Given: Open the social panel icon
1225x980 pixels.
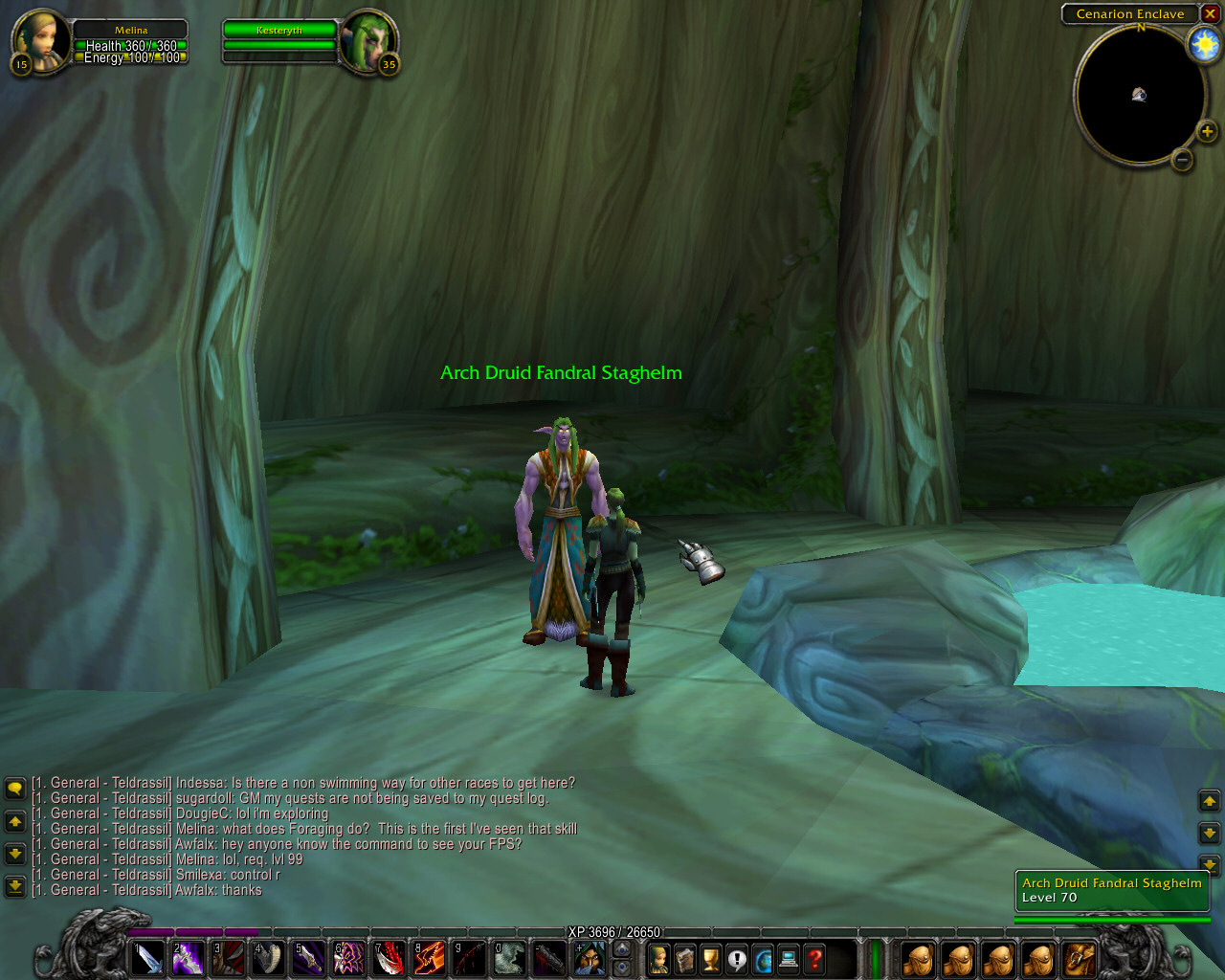Looking at the screenshot, I should (762, 957).
